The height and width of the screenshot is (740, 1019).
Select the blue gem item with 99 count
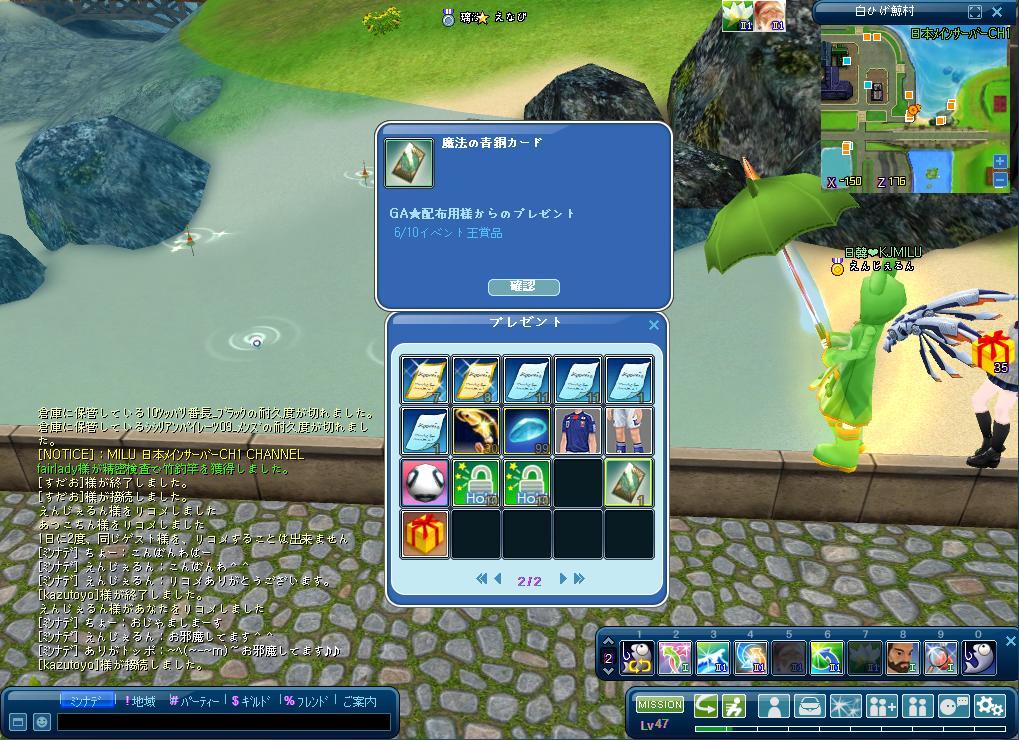coord(527,432)
